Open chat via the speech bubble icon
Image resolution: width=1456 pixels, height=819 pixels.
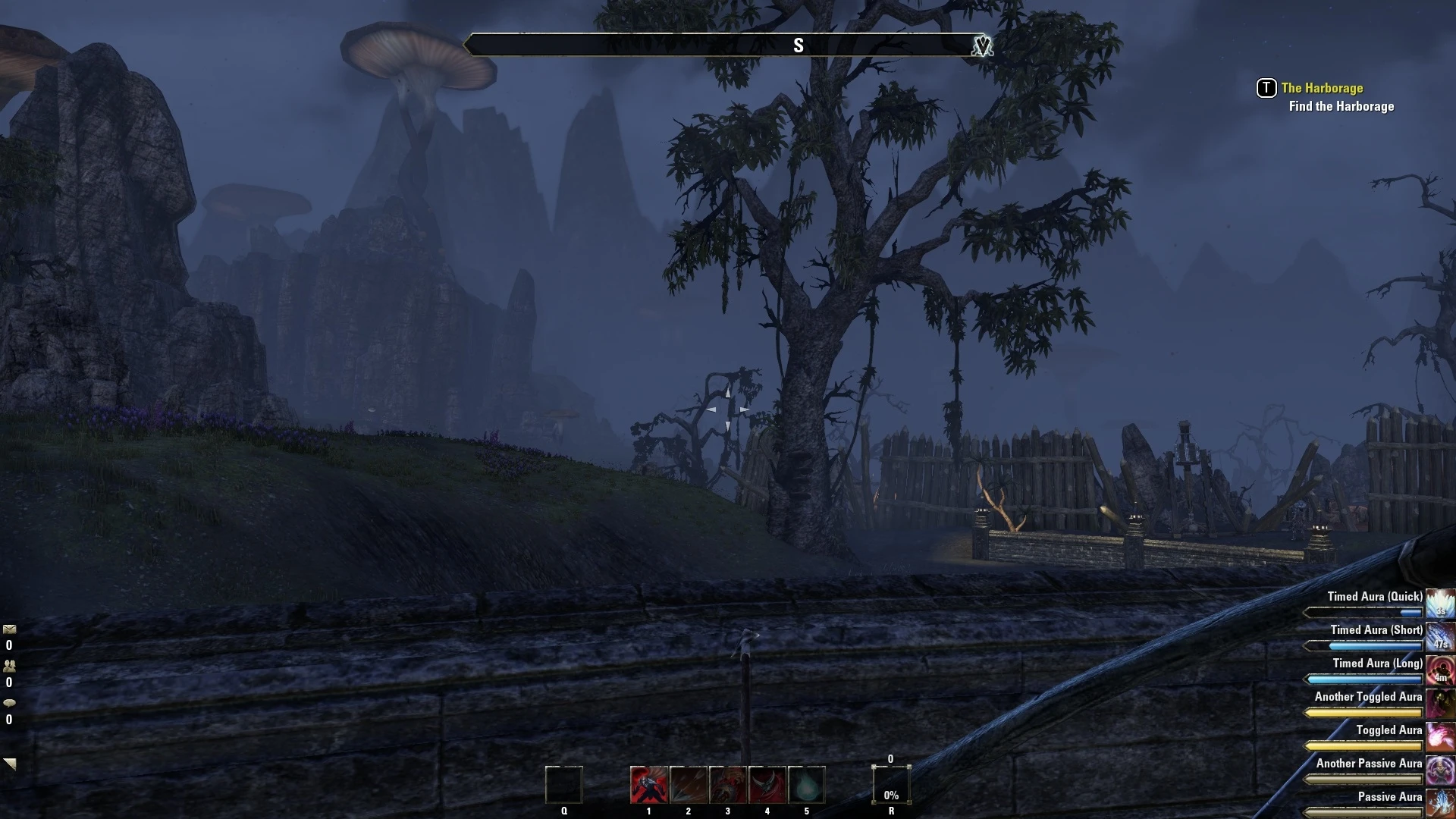[x=11, y=702]
